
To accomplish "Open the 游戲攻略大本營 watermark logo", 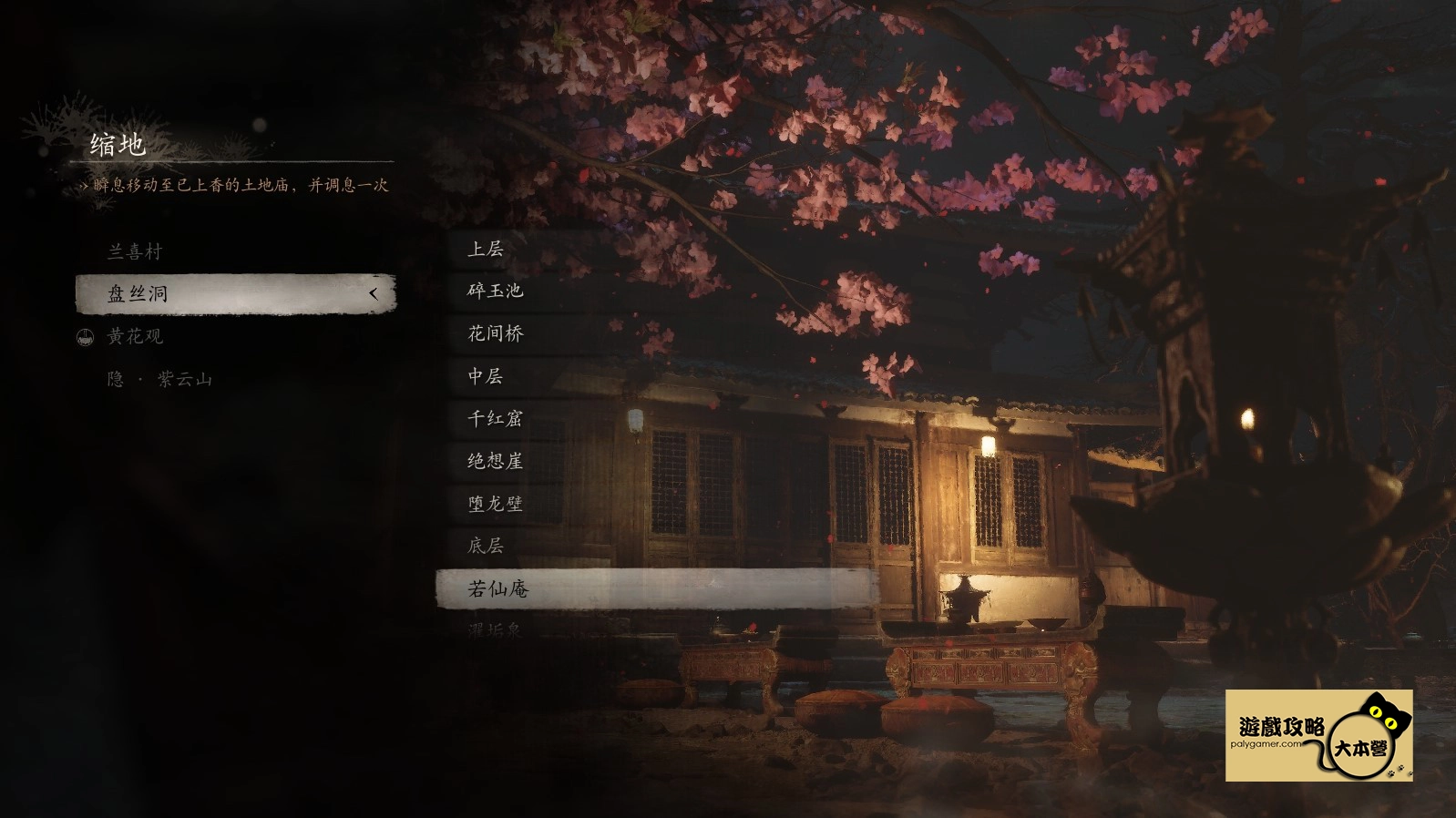I will pos(1318,735).
